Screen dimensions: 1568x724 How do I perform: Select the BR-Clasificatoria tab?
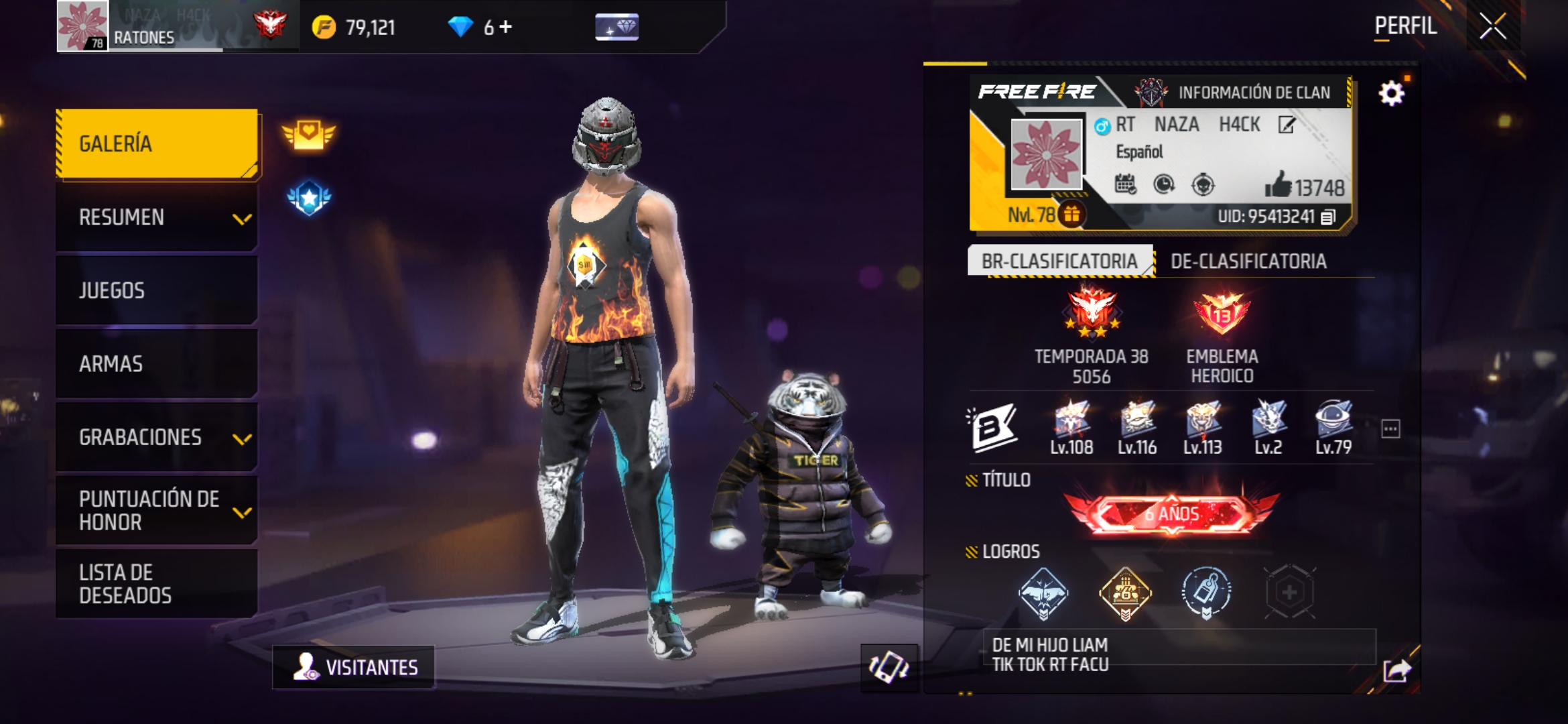(x=1059, y=261)
